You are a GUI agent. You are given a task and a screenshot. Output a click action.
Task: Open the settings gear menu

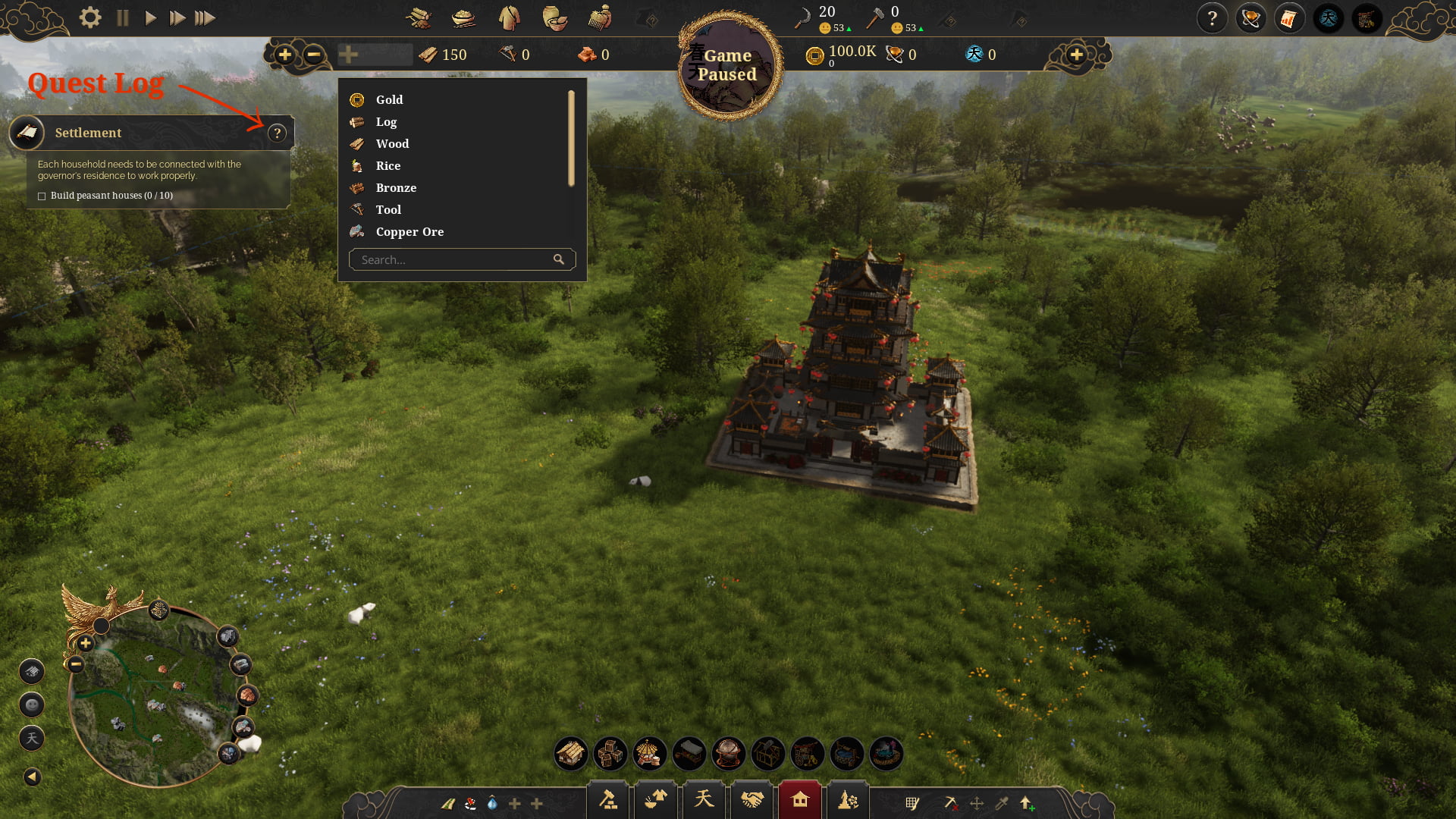pos(90,17)
